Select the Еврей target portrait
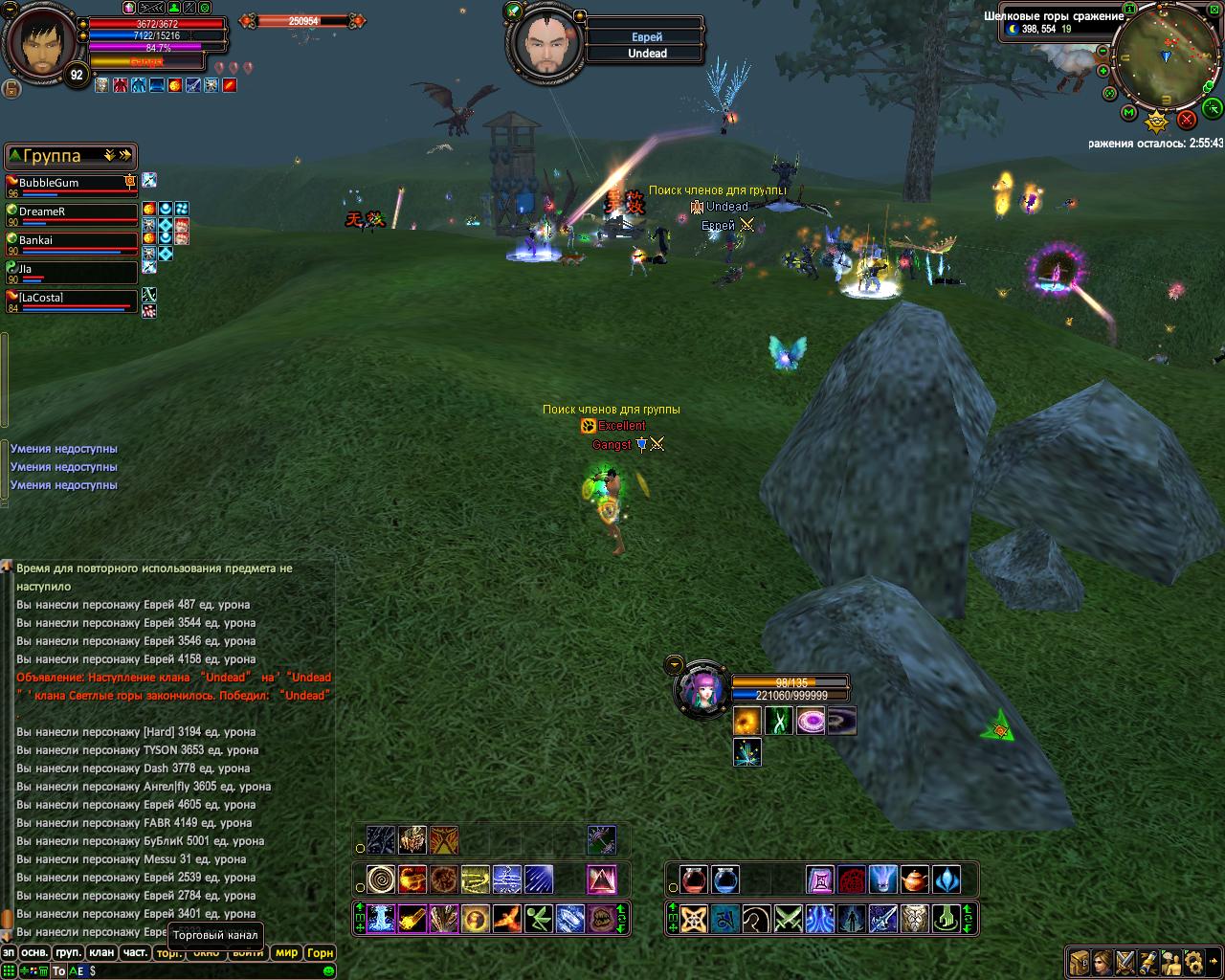The image size is (1225, 980). [x=544, y=44]
